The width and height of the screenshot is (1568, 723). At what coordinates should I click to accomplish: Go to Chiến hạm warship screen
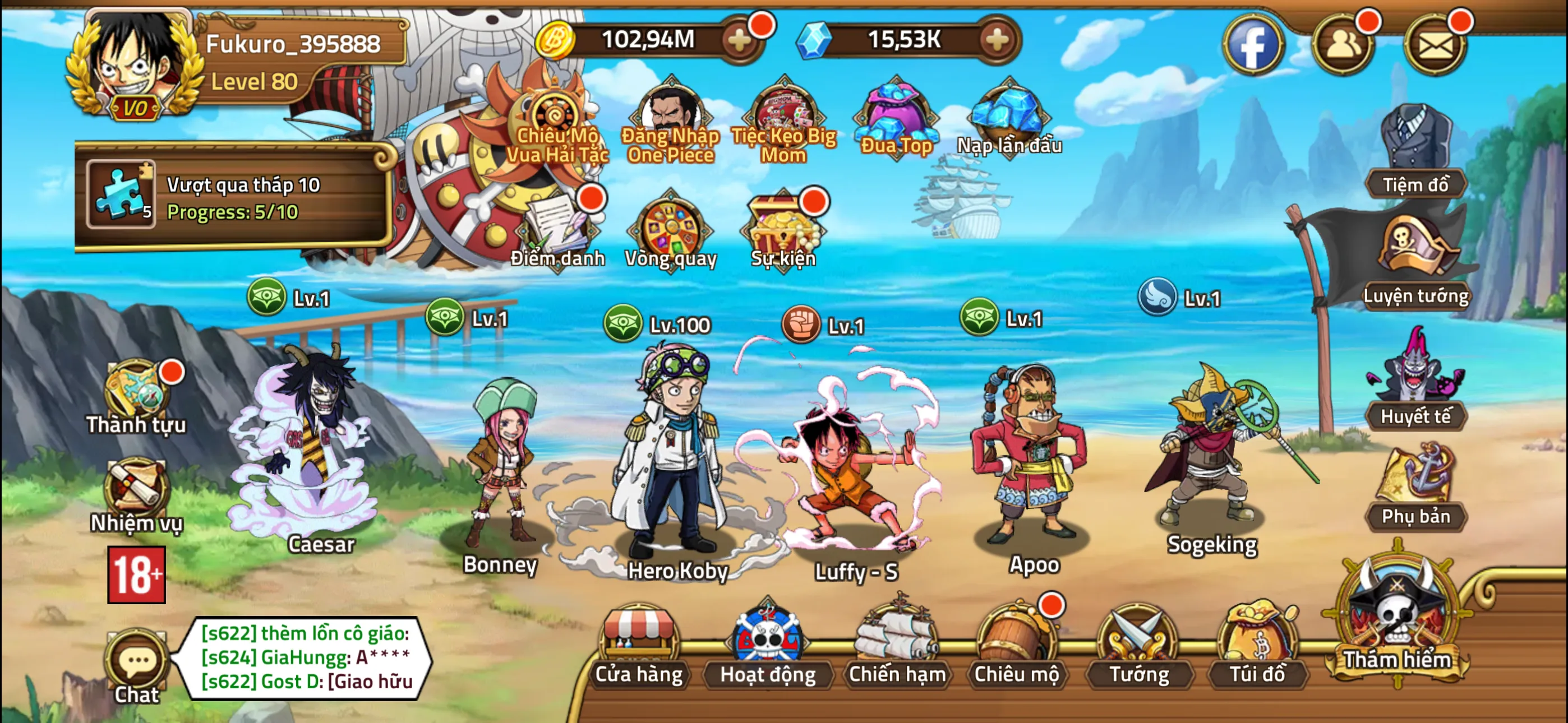[896, 646]
